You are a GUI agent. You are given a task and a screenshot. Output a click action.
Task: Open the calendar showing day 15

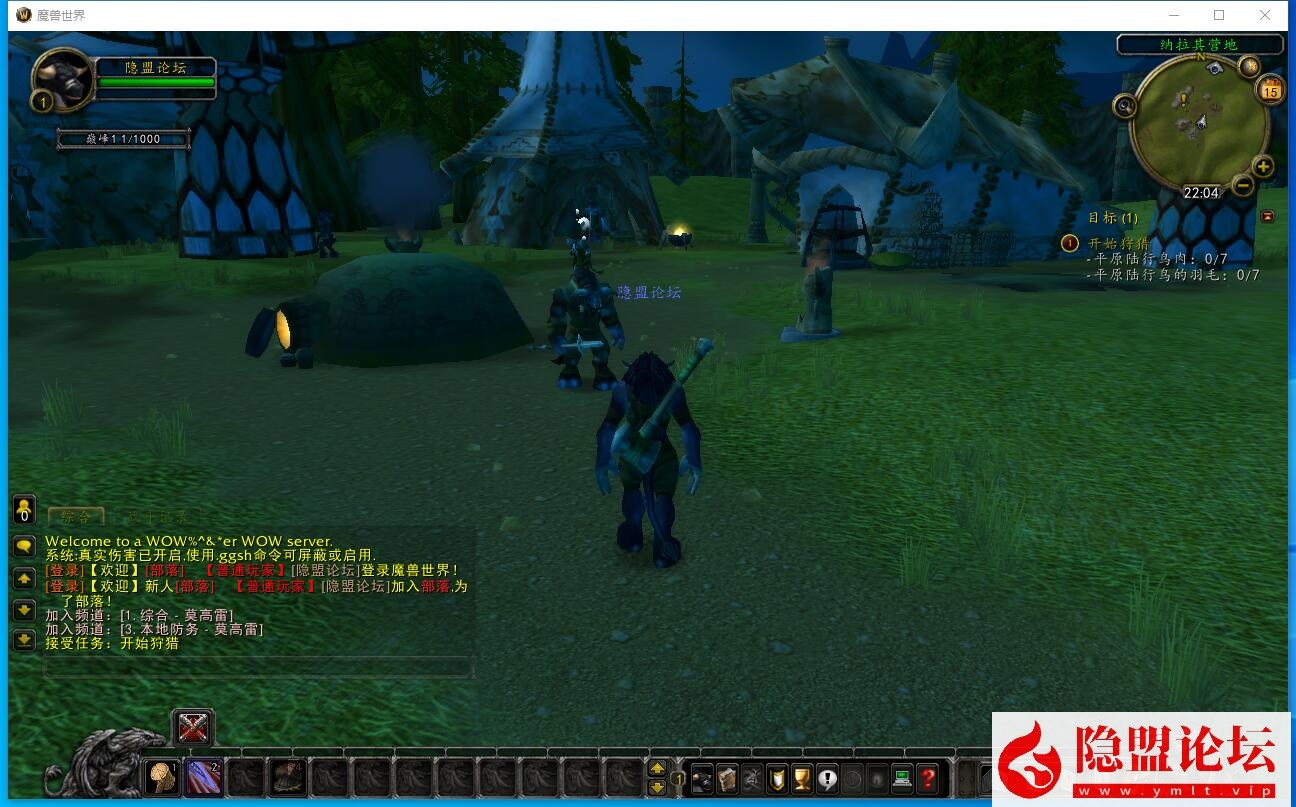(x=1271, y=90)
